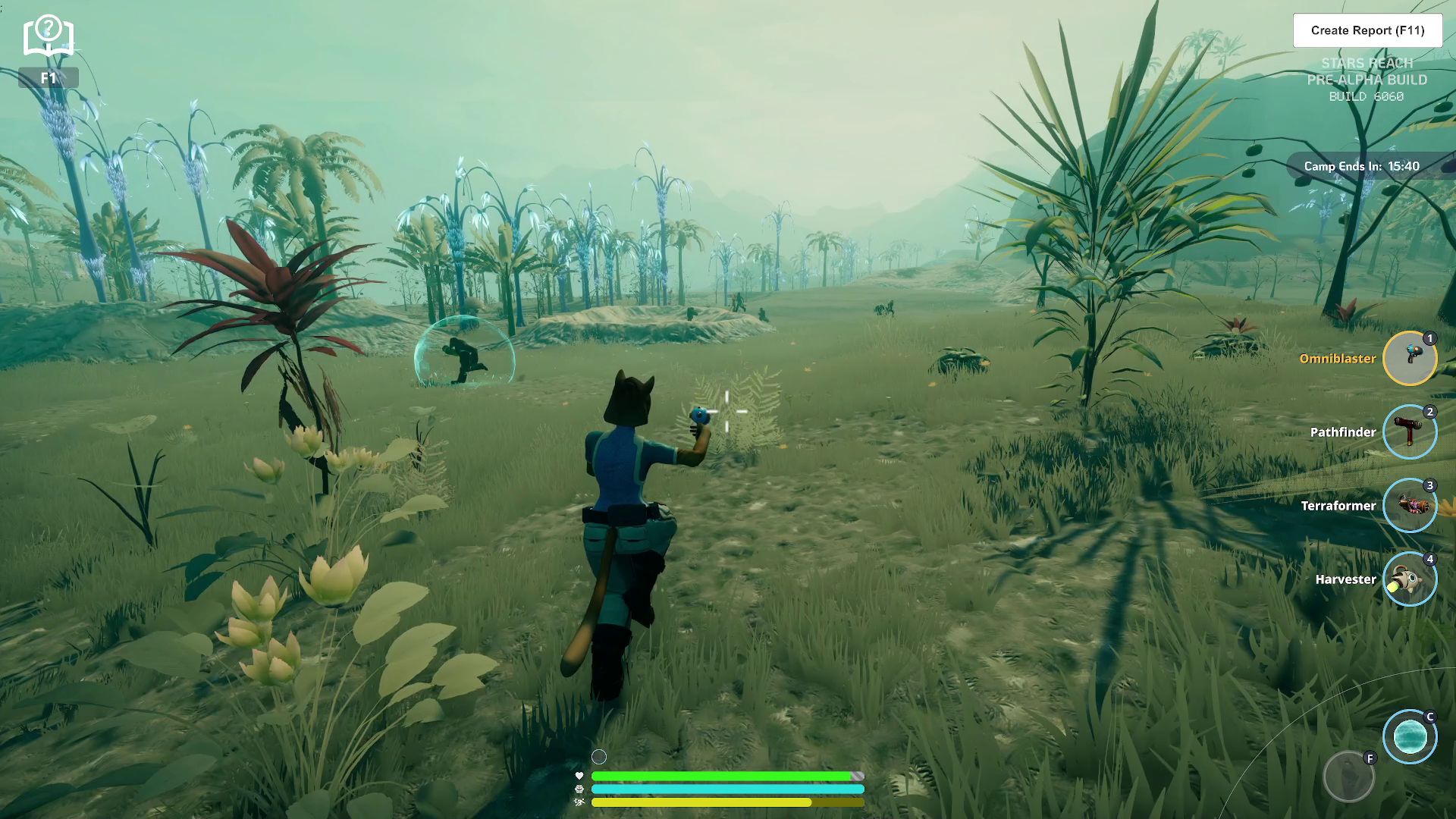
Task: Open the help guide book icon
Action: pyautogui.click(x=48, y=36)
